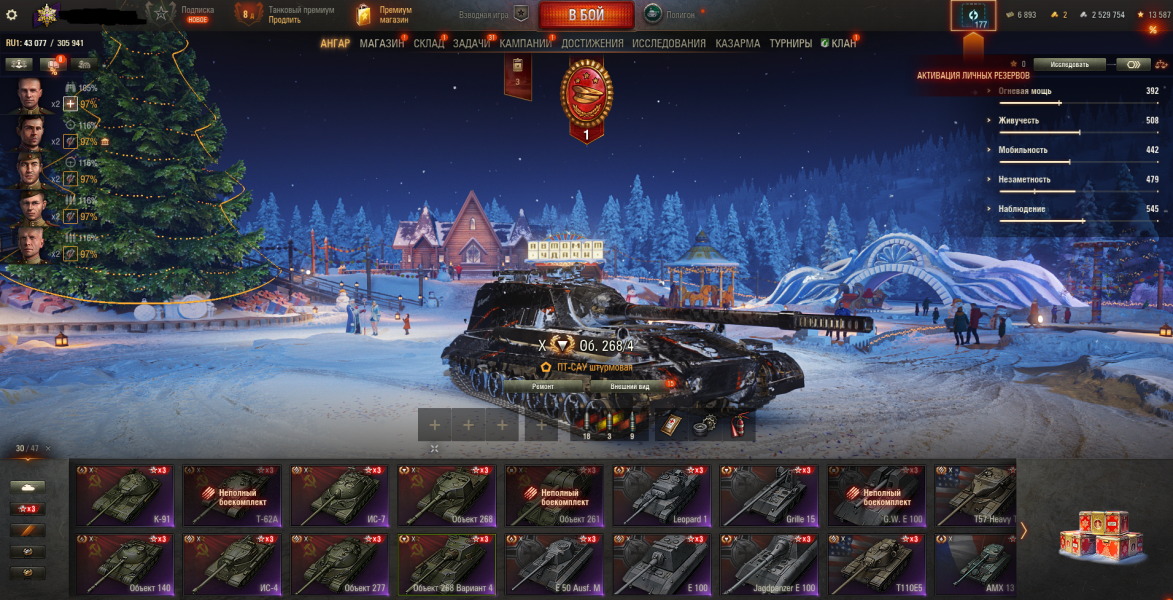Select the first aid kit consumable slot
Screen dimensions: 1173x600
[671, 424]
